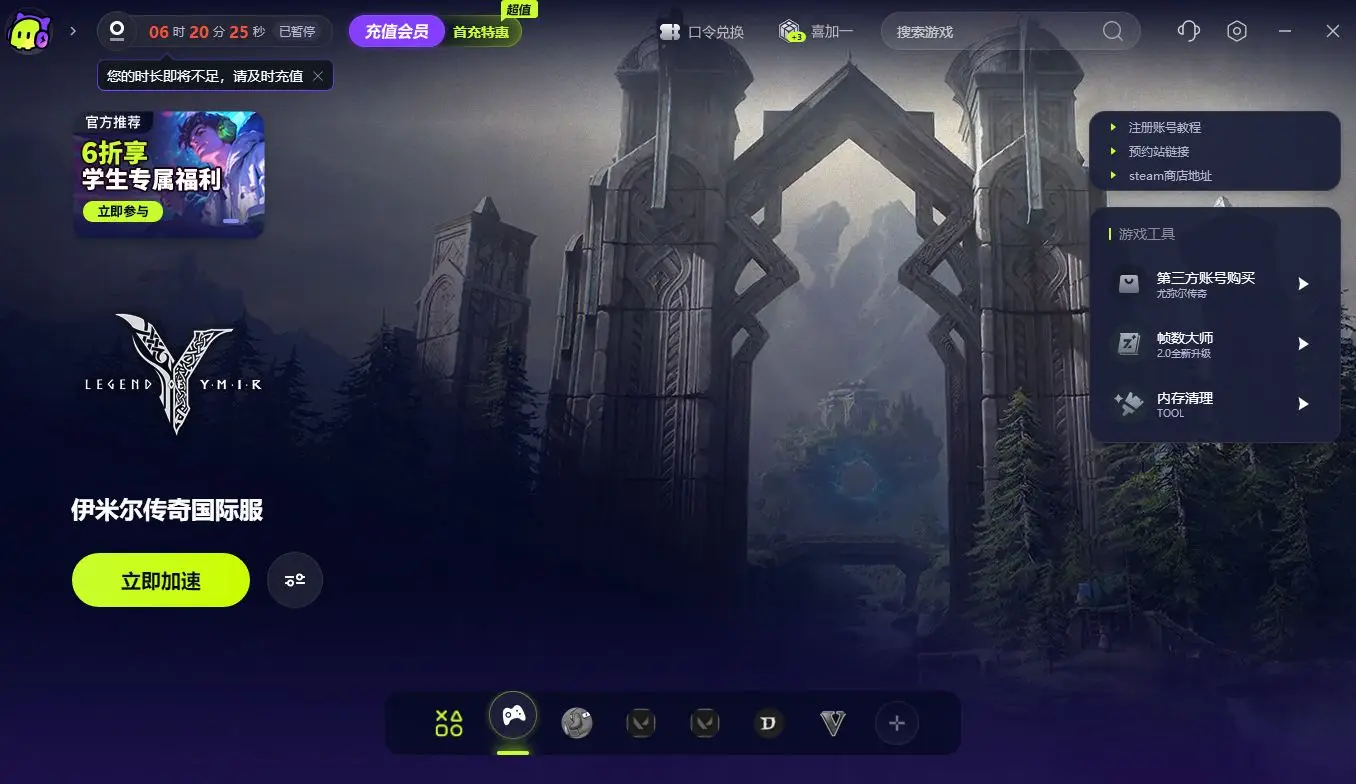The width and height of the screenshot is (1356, 784).
Task: Open the 喜加一 free games section
Action: 816,32
